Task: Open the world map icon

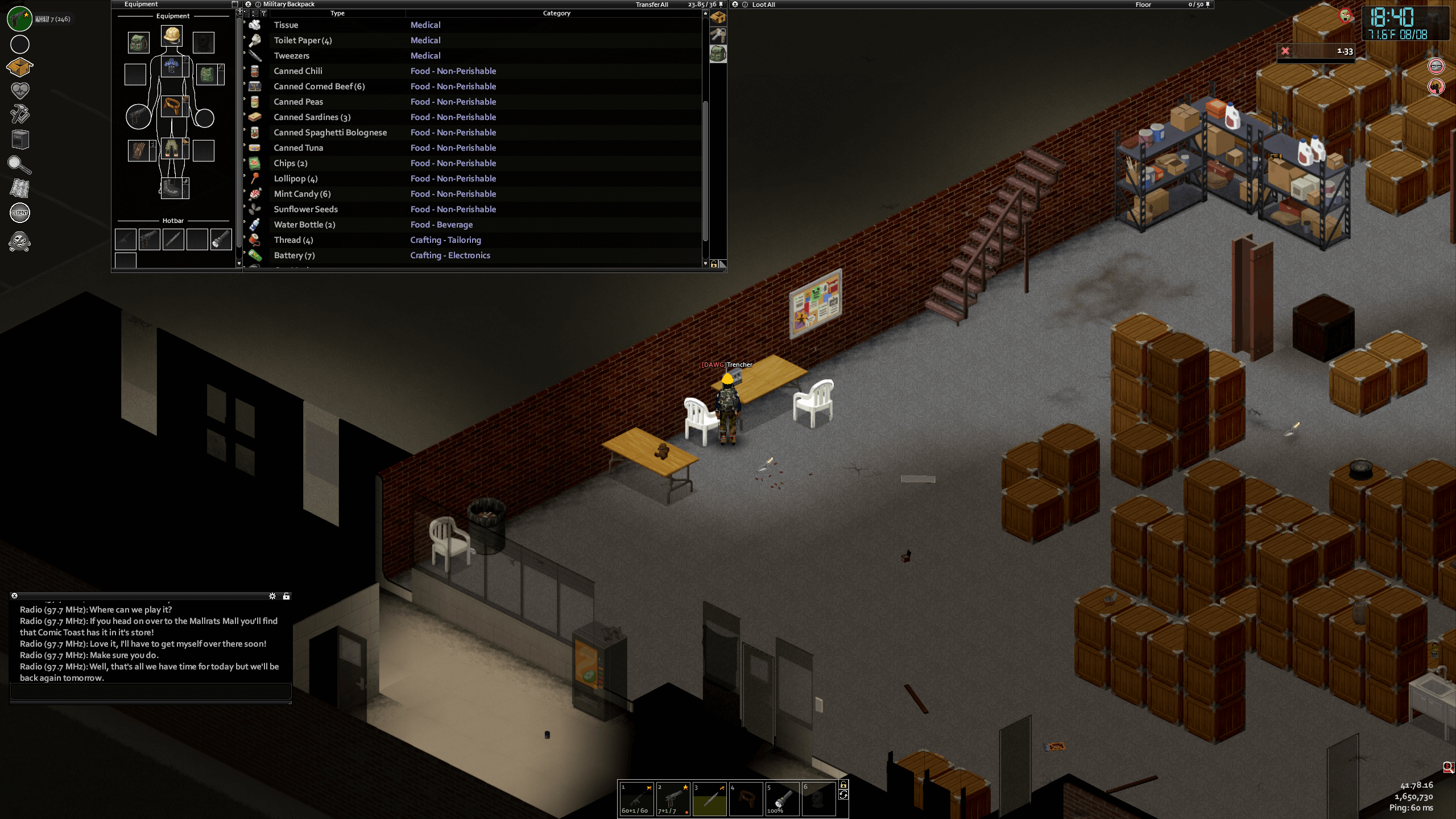Action: pos(20,188)
